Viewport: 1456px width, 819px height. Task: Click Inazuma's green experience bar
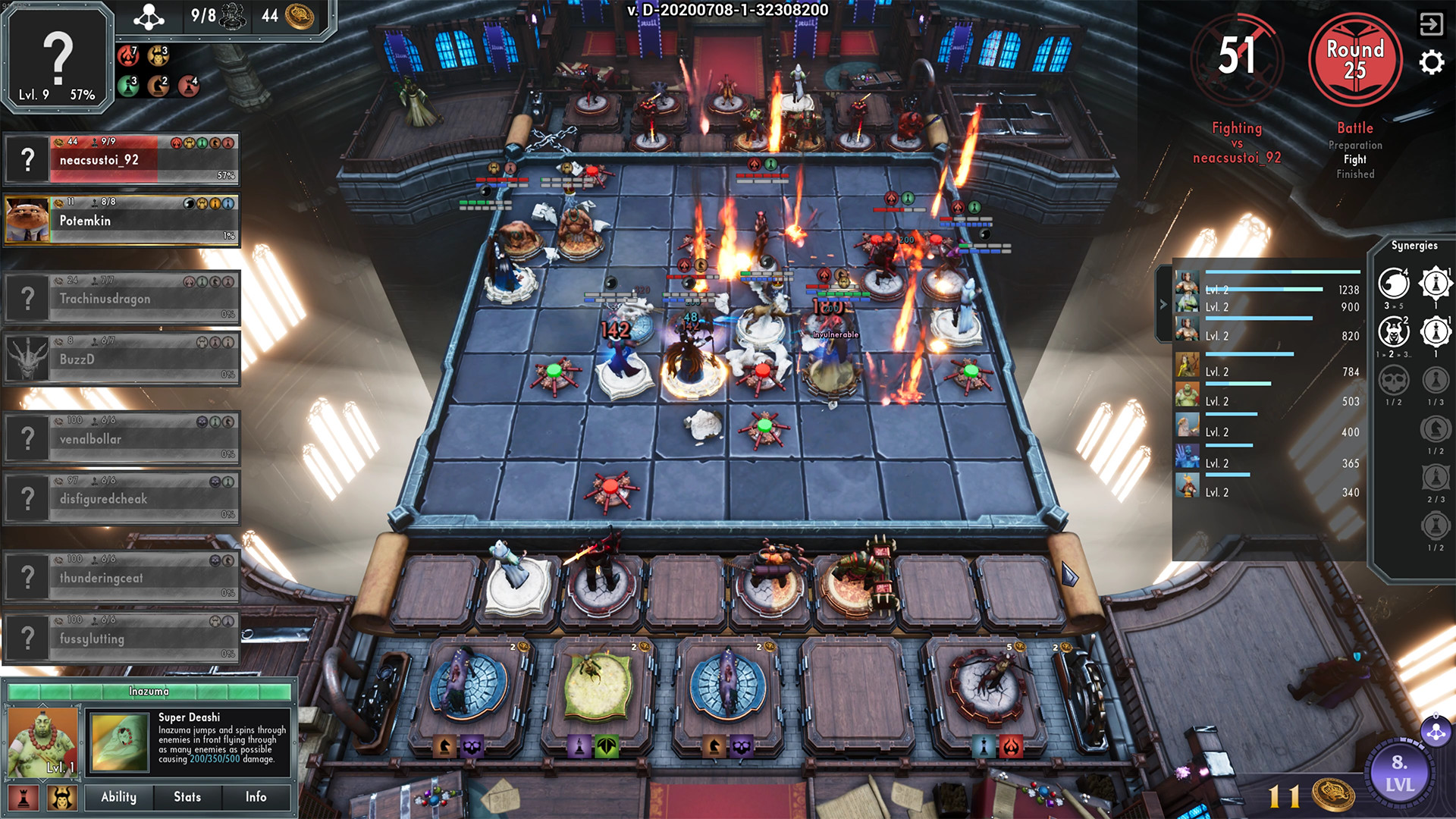tap(148, 692)
